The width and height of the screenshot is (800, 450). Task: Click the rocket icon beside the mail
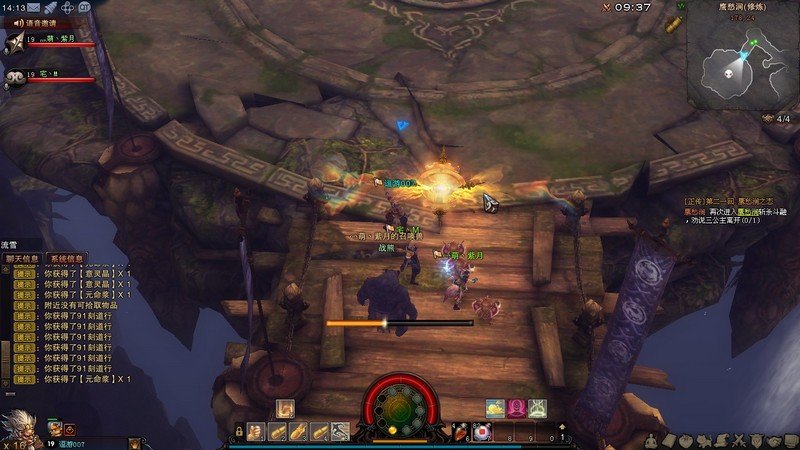click(x=50, y=7)
